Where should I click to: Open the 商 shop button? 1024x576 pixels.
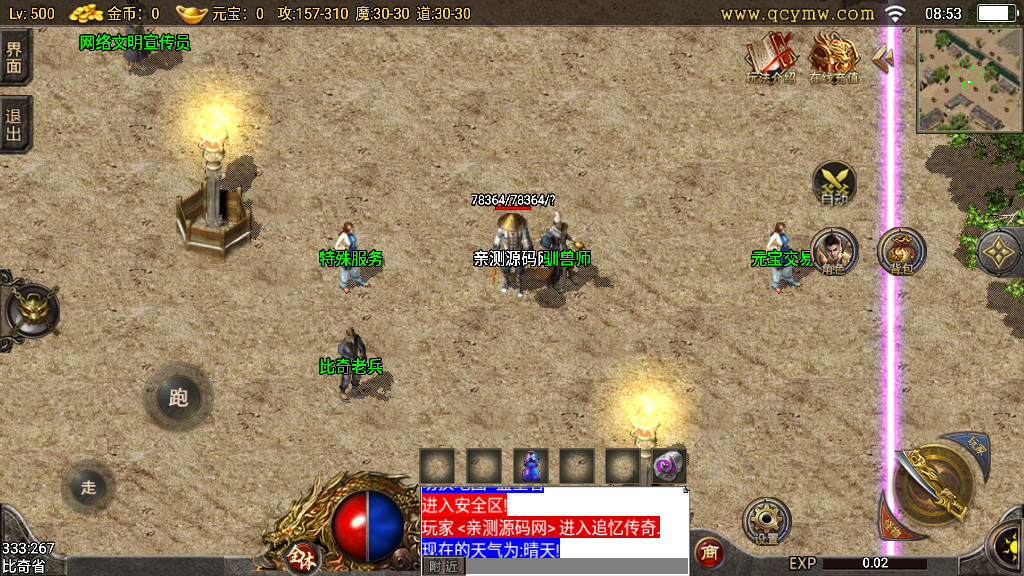[x=709, y=552]
